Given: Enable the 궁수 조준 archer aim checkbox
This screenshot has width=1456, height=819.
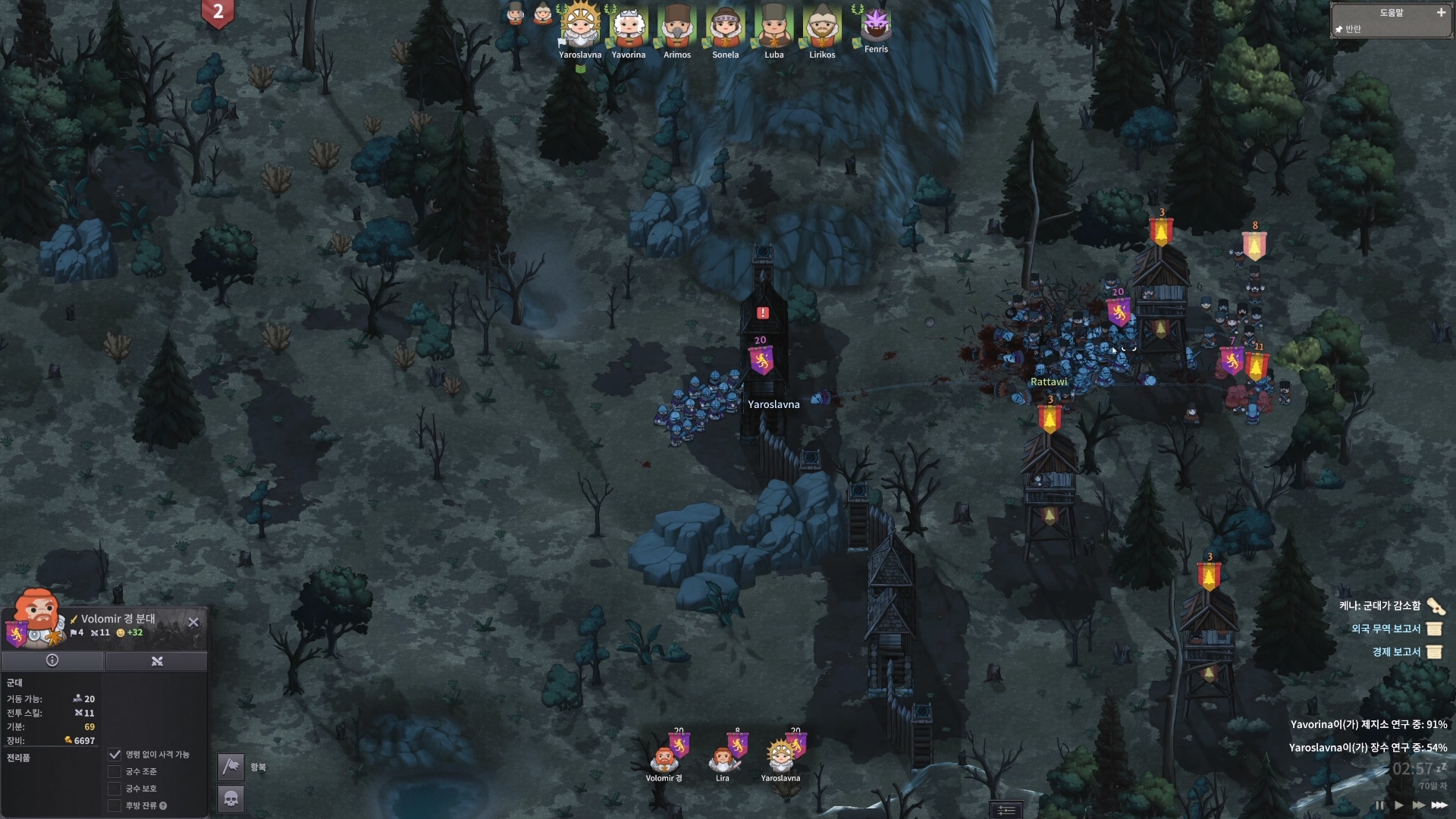Looking at the screenshot, I should pos(115,772).
